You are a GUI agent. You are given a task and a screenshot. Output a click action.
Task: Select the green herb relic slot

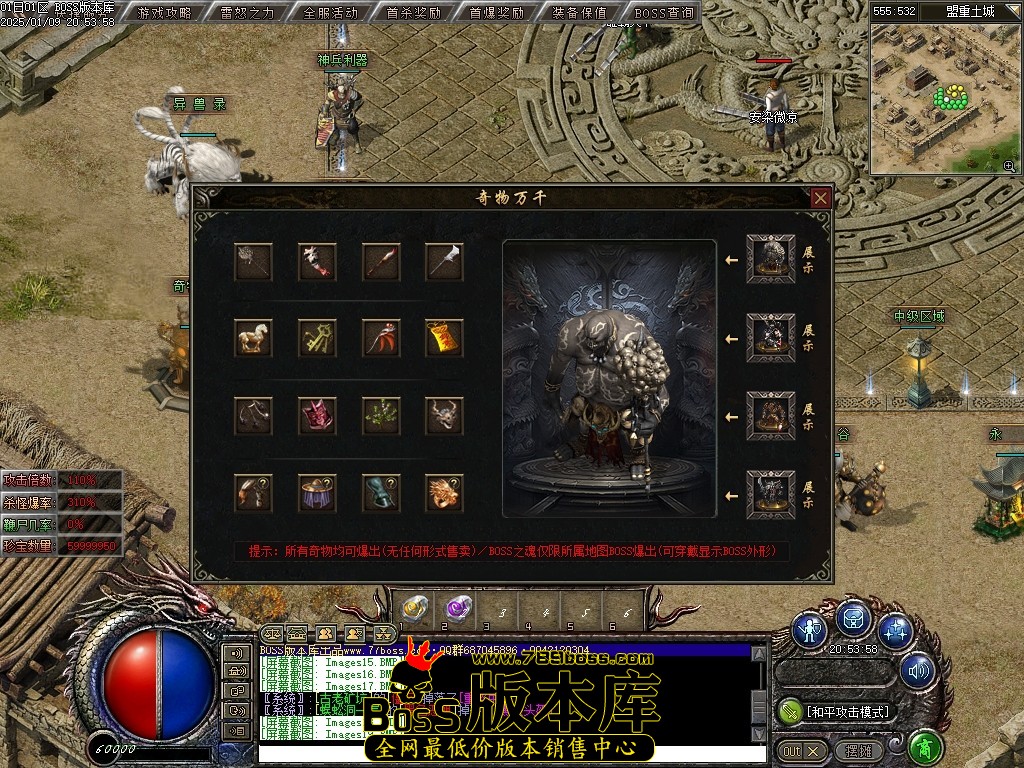(x=380, y=414)
